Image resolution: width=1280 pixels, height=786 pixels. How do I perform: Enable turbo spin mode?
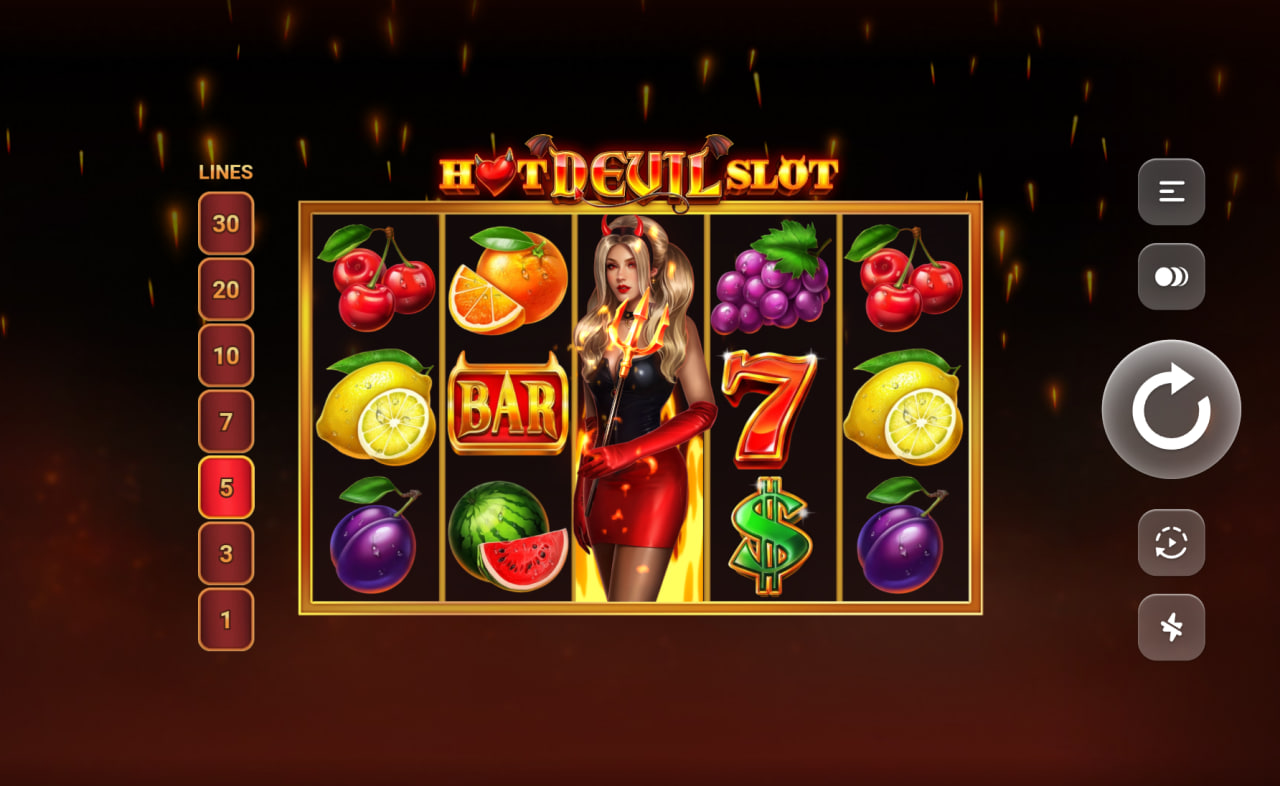[x=1170, y=628]
